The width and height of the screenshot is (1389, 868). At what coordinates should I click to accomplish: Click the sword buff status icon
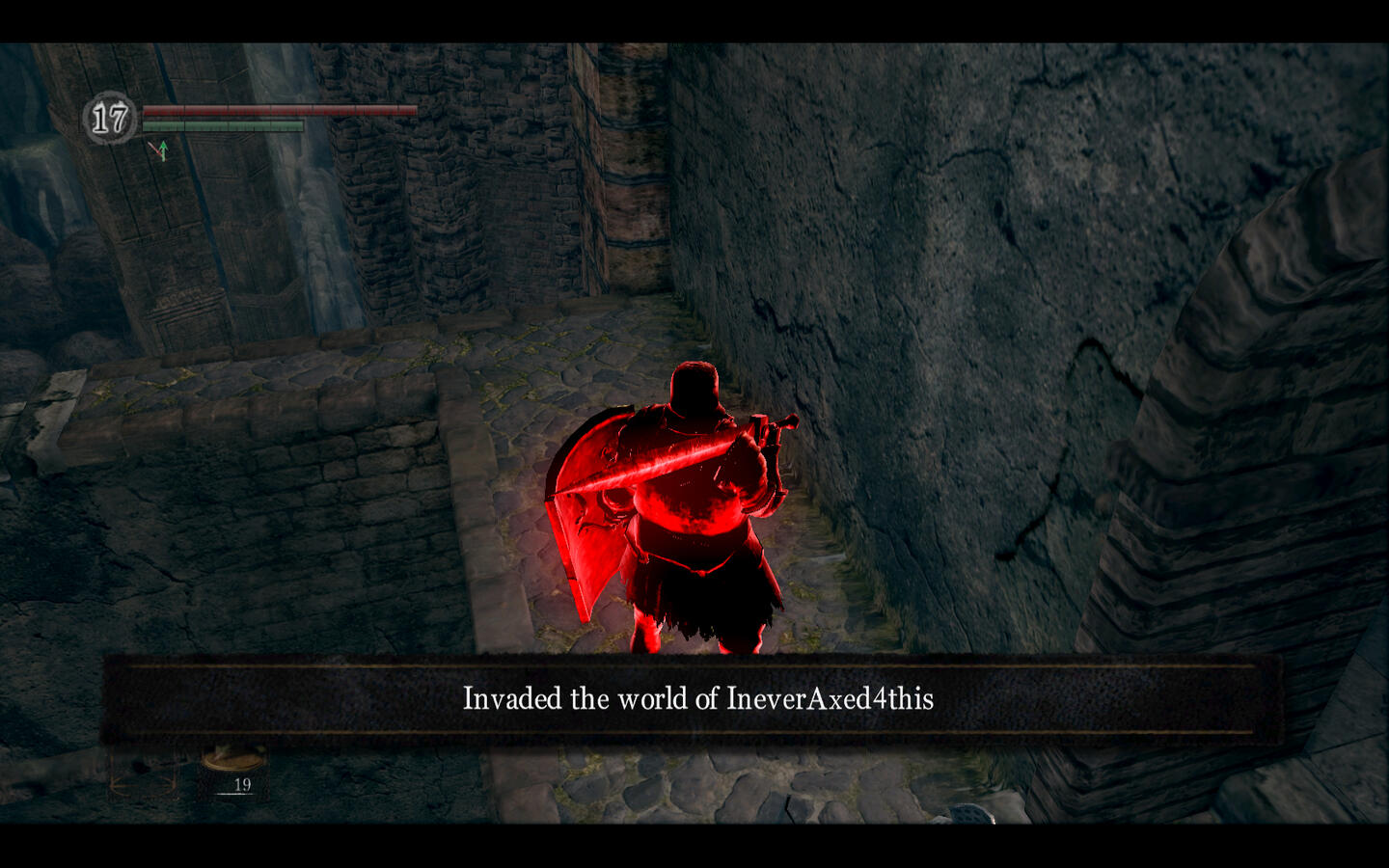[159, 150]
